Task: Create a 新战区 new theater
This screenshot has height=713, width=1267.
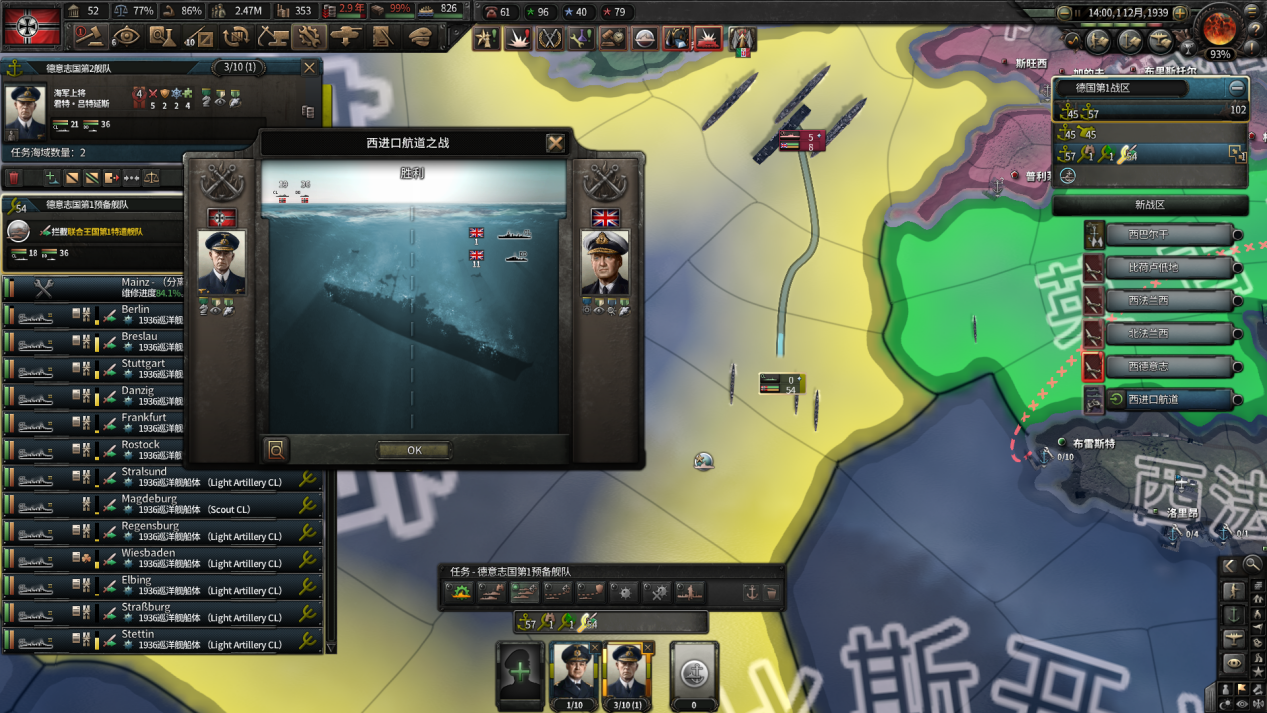Action: (1150, 205)
